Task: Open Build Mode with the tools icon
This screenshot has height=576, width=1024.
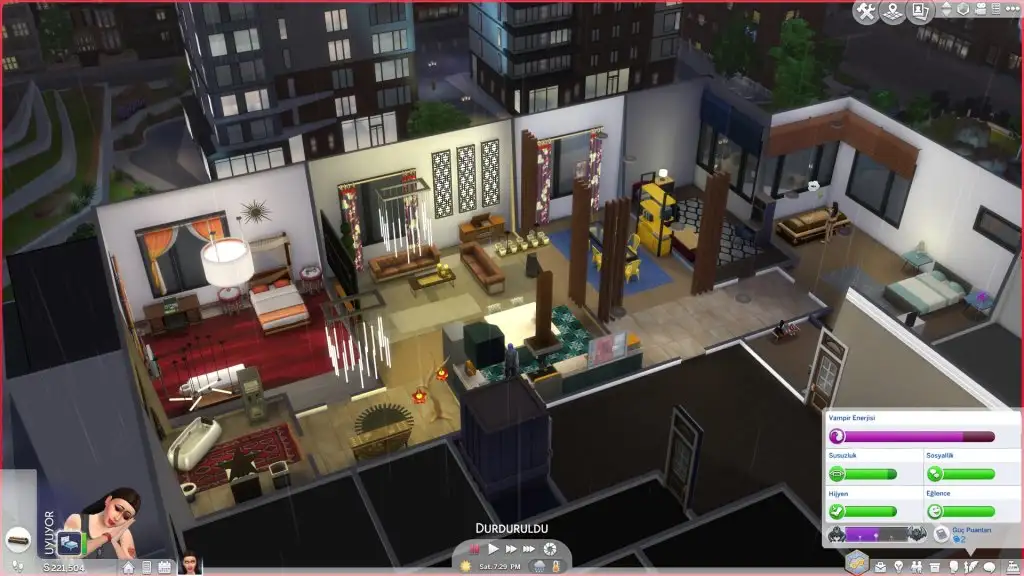Action: tap(865, 11)
